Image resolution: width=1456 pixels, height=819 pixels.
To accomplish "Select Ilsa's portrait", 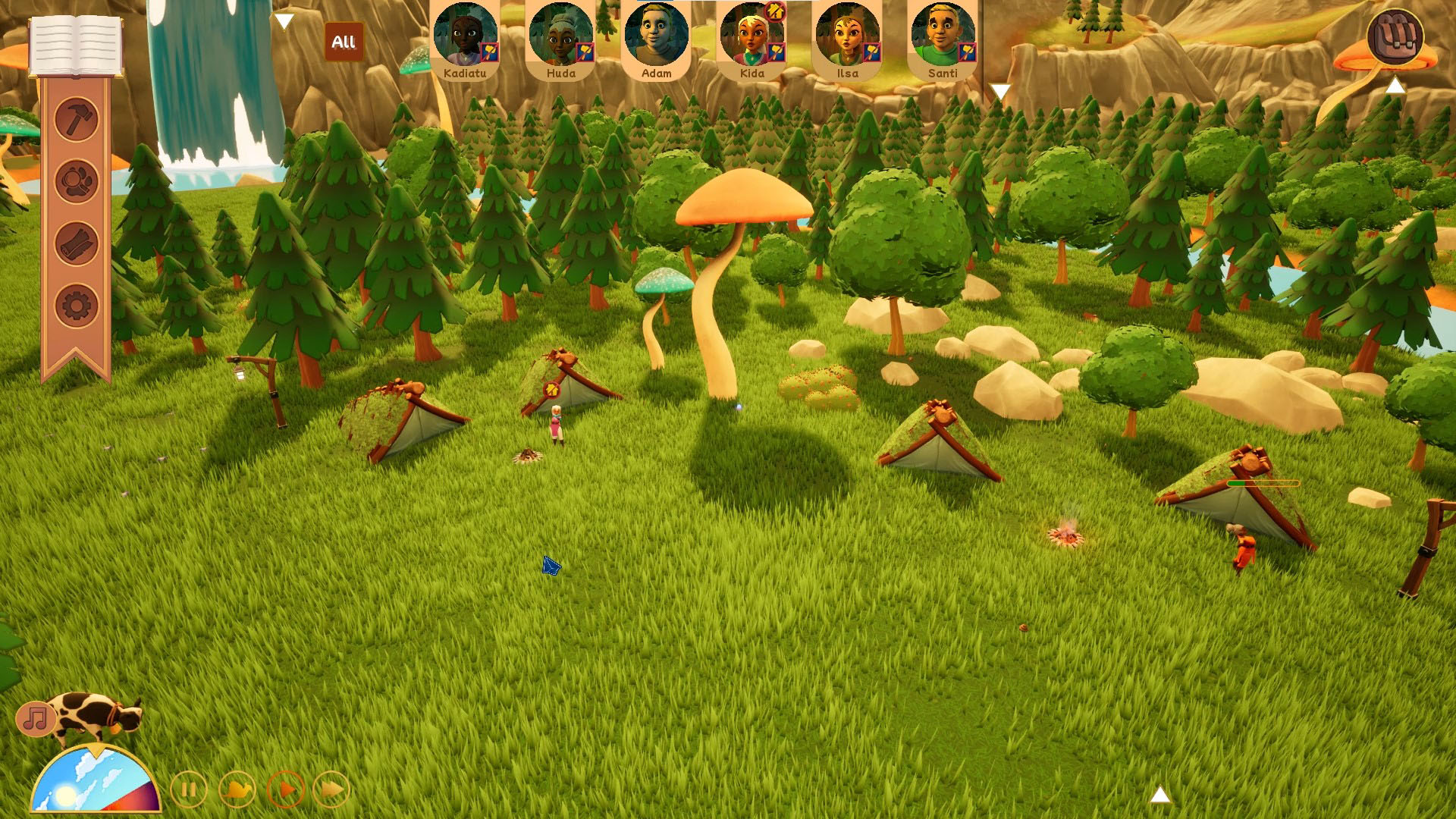I will pyautogui.click(x=847, y=39).
